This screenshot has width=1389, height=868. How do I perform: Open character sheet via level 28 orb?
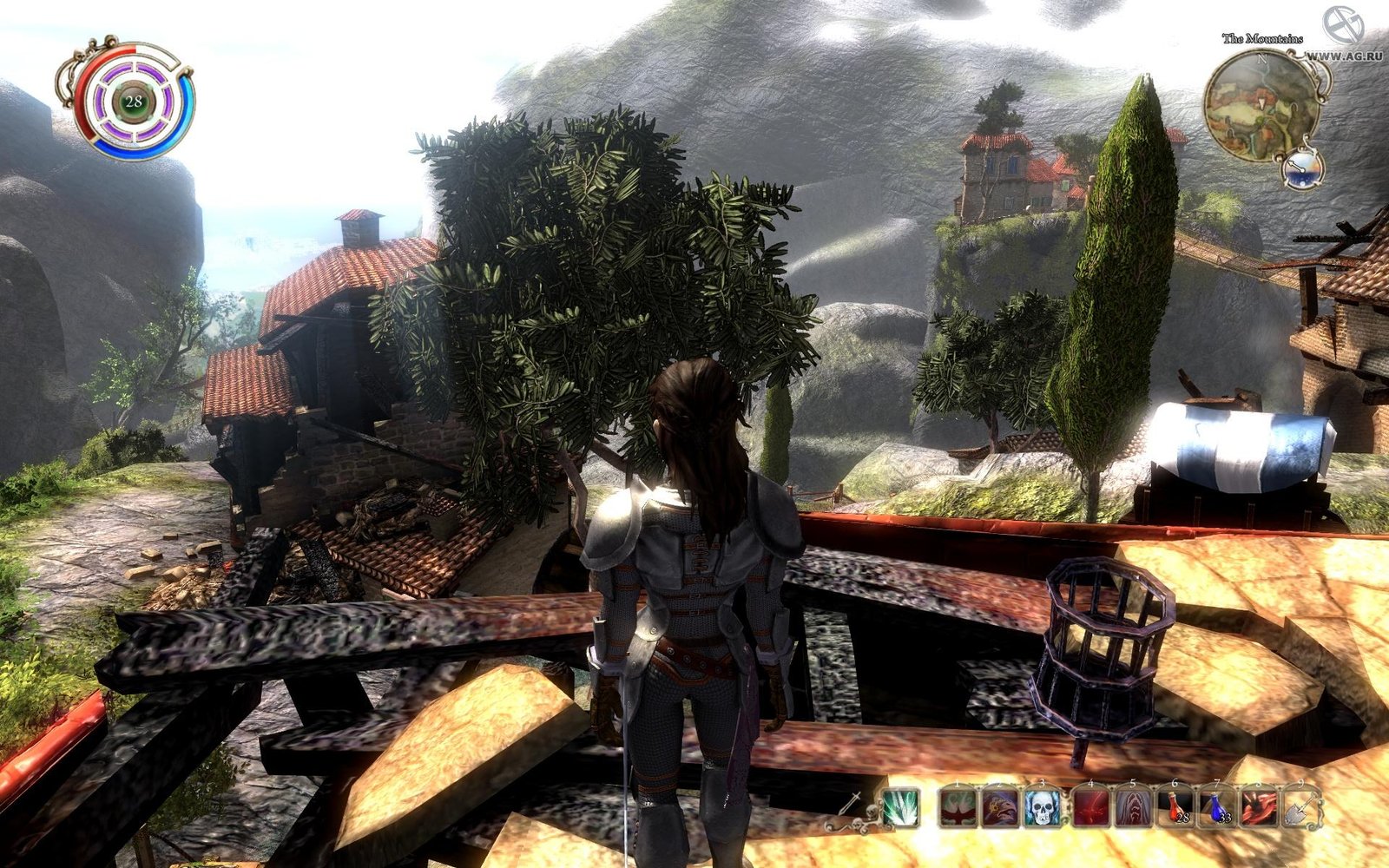[133, 102]
